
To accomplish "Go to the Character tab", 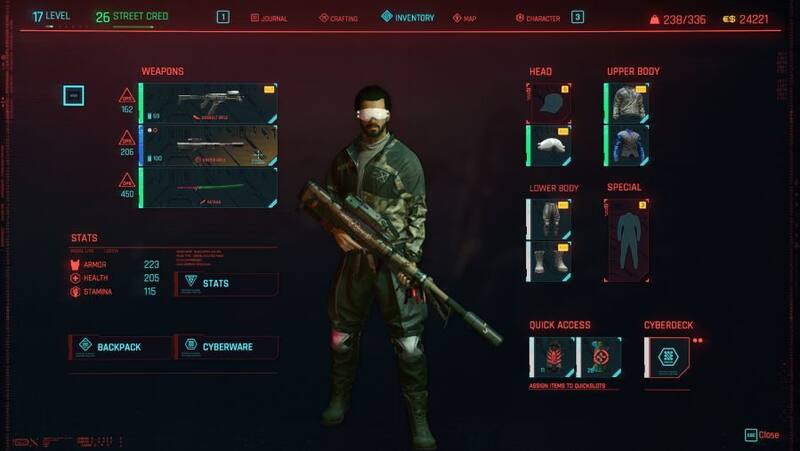I will 538,18.
